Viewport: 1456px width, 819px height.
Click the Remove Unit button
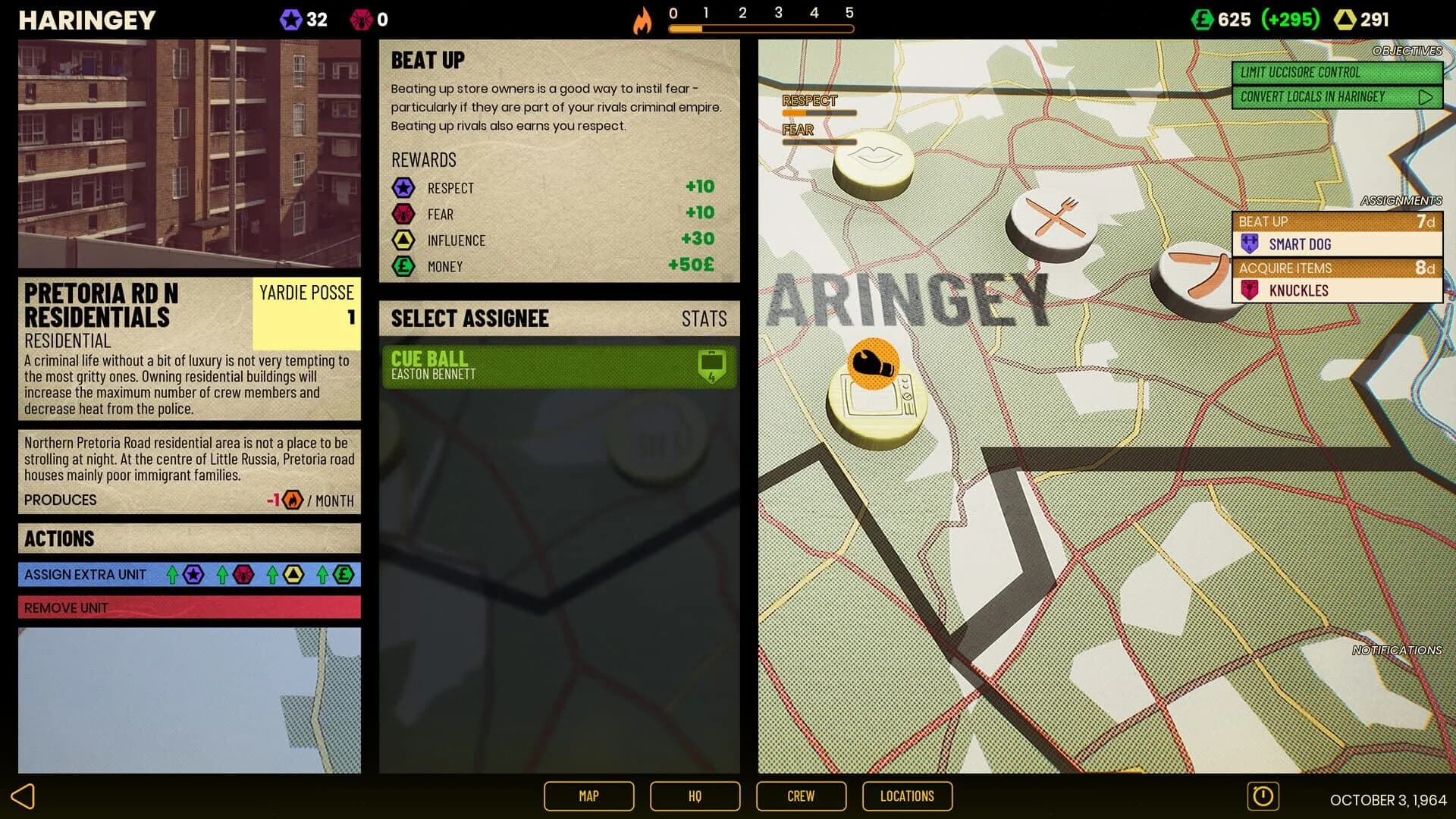pyautogui.click(x=189, y=607)
